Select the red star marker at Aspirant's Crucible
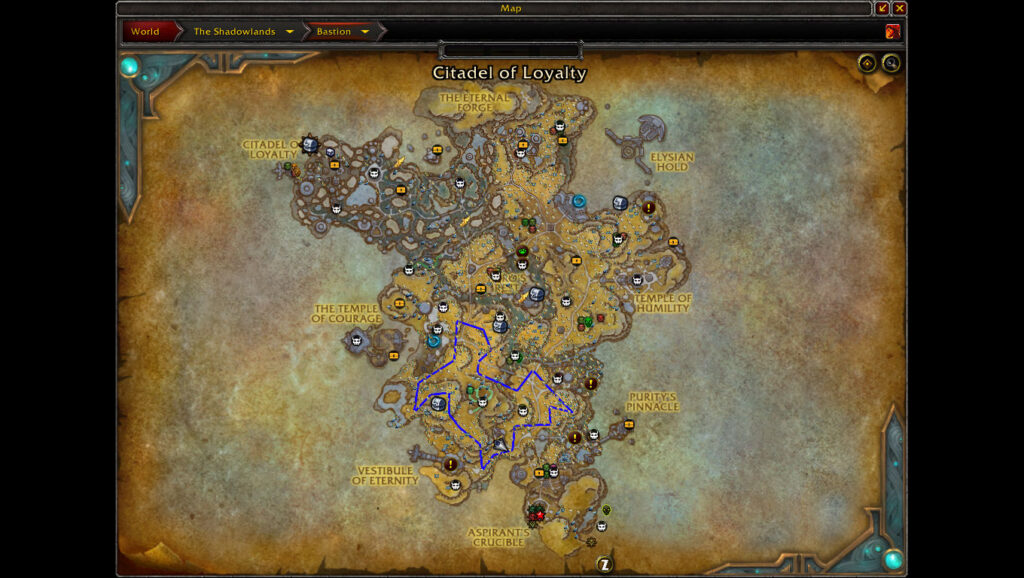1024x578 pixels. click(538, 514)
